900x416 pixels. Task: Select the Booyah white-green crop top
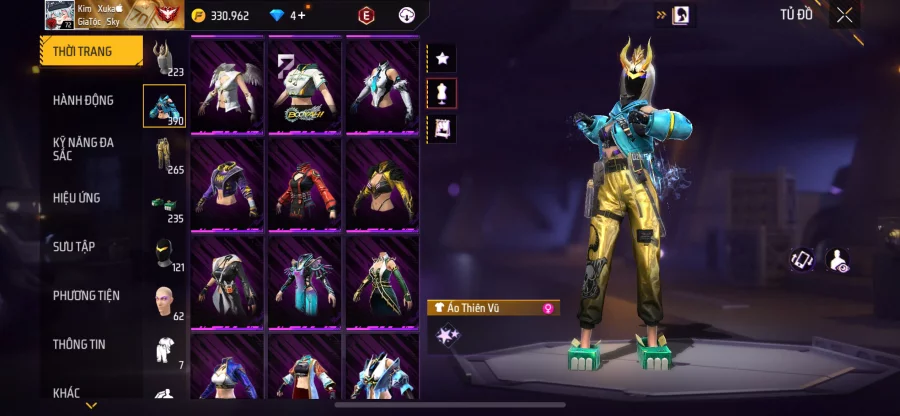[305, 86]
